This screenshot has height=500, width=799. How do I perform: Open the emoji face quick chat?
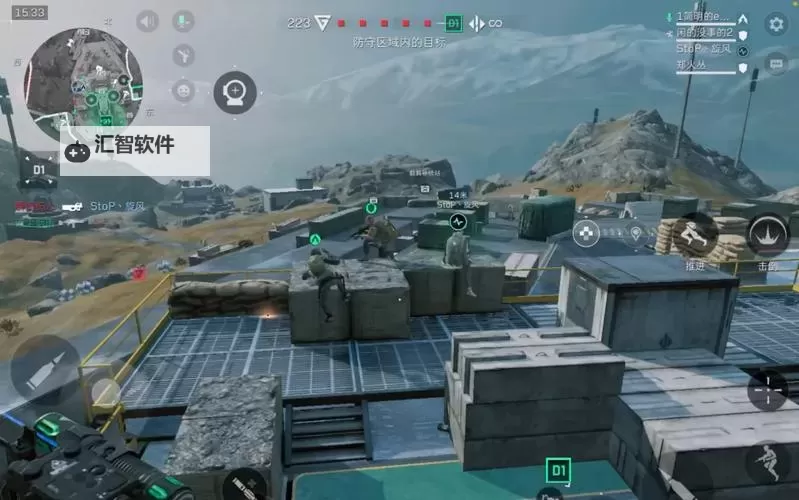(x=183, y=91)
